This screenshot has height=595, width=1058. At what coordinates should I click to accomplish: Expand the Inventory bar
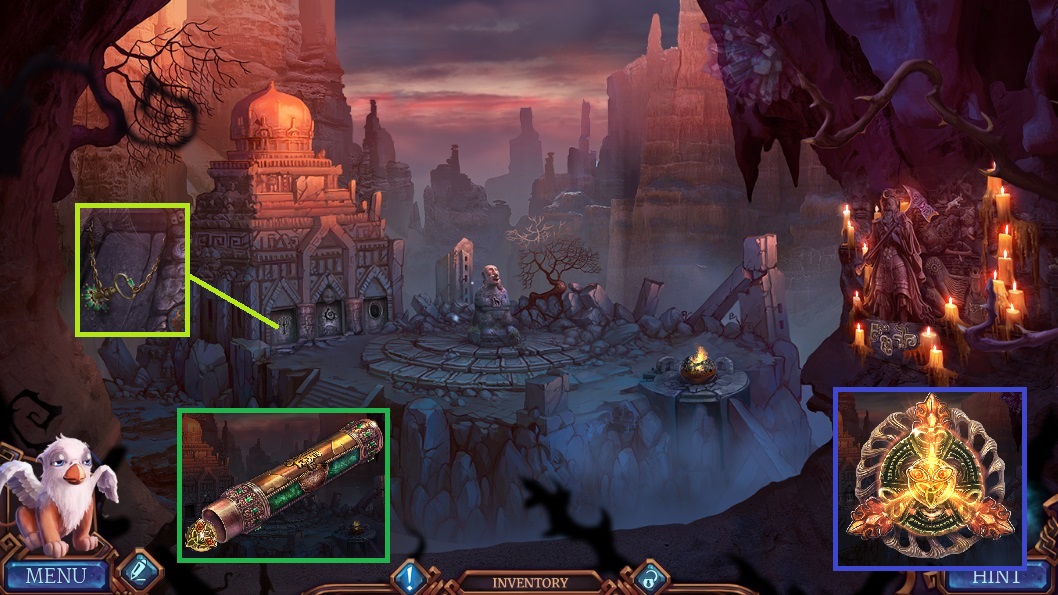tap(529, 582)
